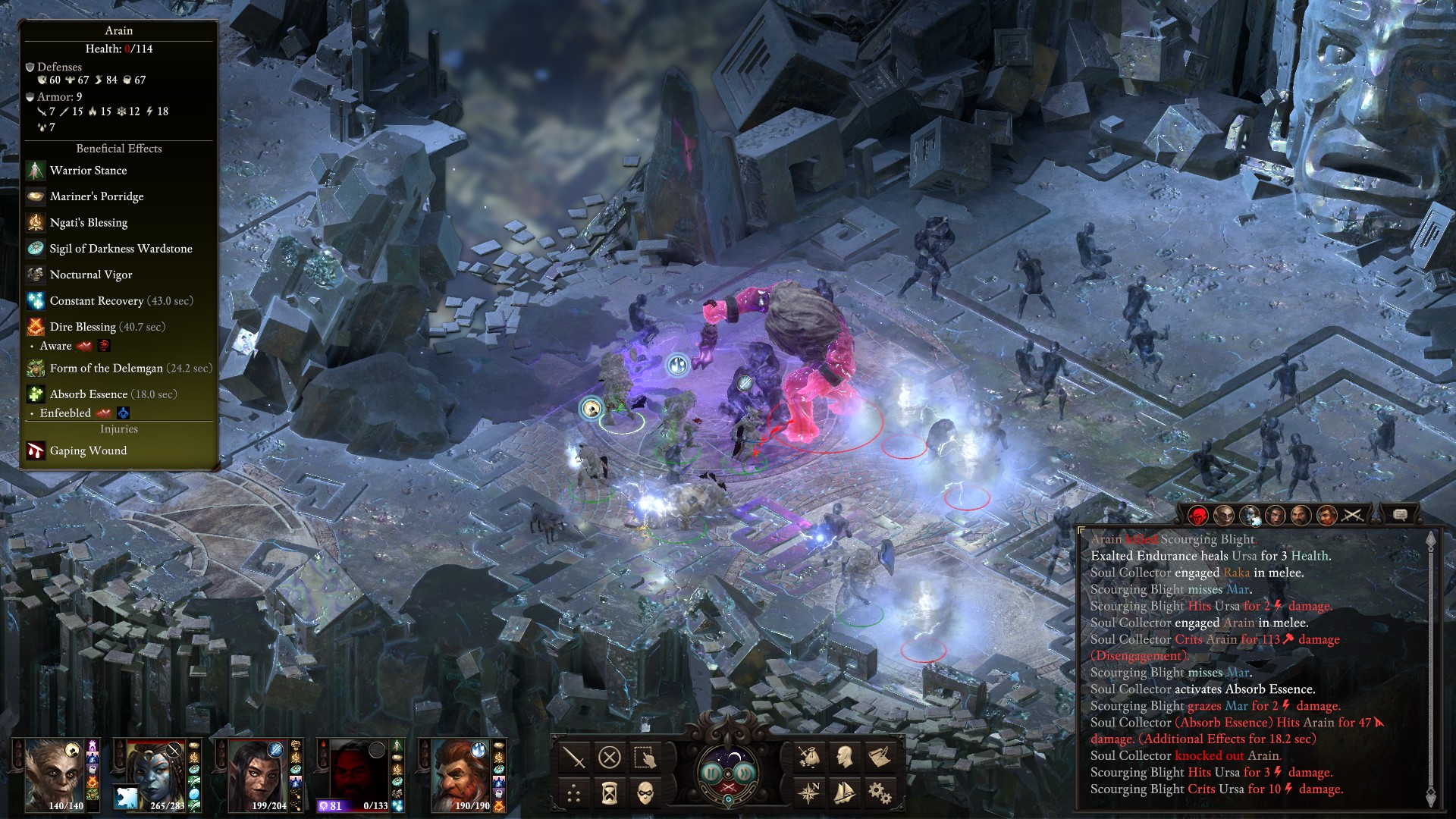Open the party formation dots button
Viewport: 1456px width, 819px height.
click(574, 793)
